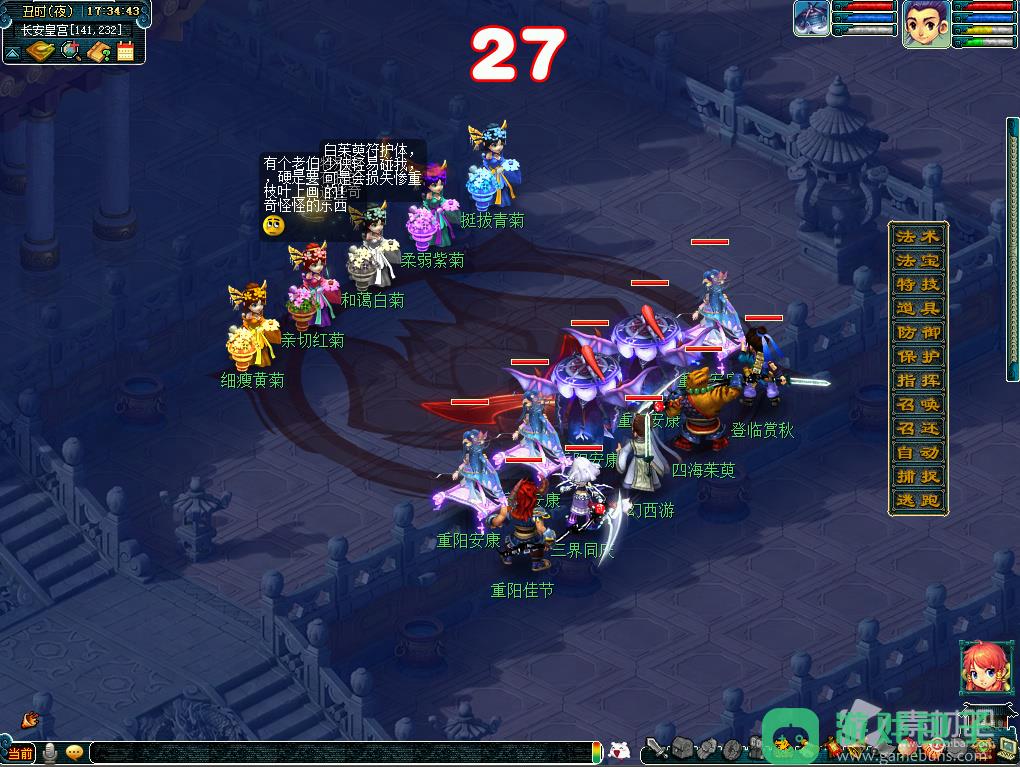
Task: Choose the 捕捉 capture command
Action: point(918,477)
